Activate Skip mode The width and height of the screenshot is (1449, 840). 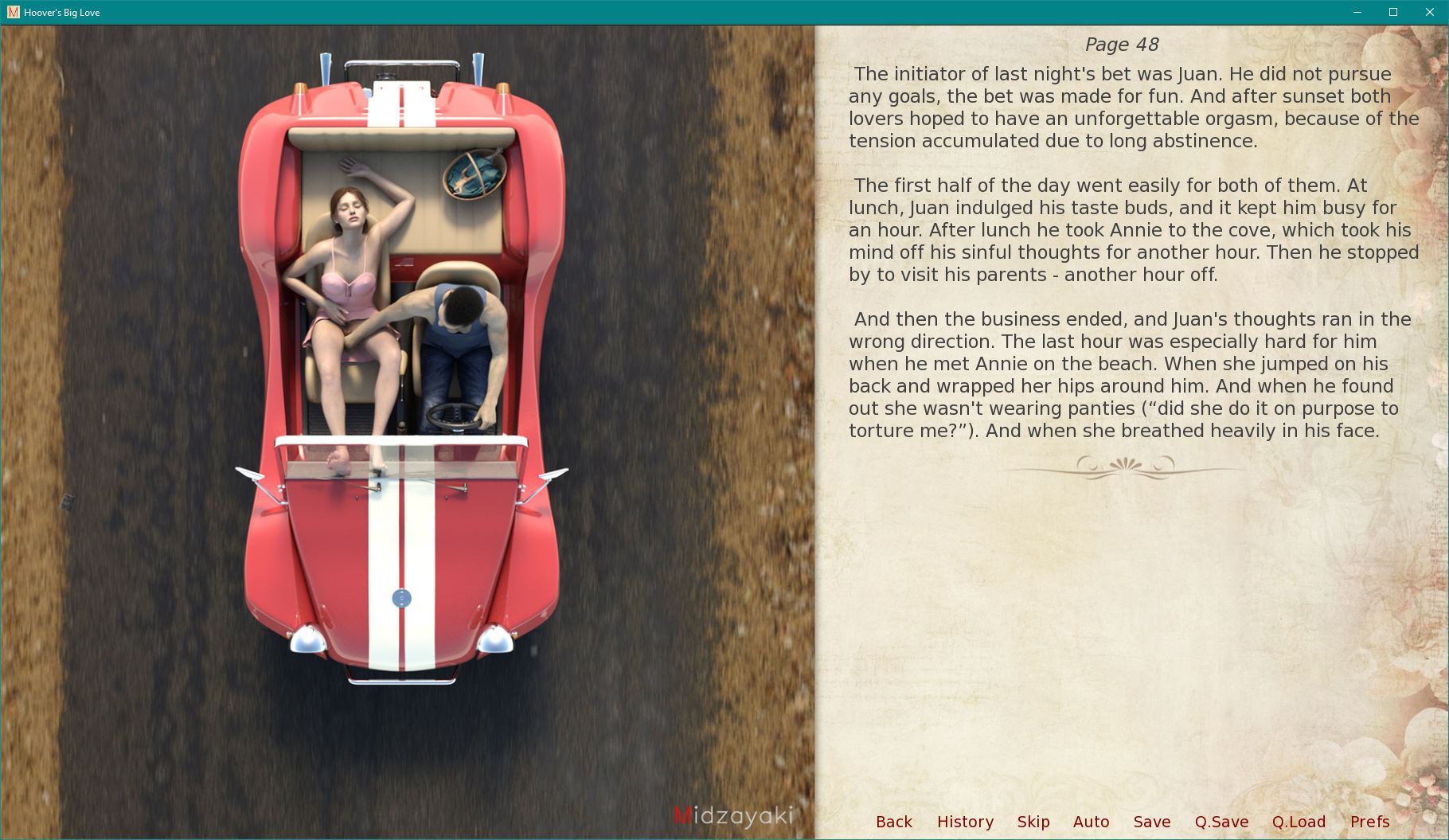[x=1033, y=822]
